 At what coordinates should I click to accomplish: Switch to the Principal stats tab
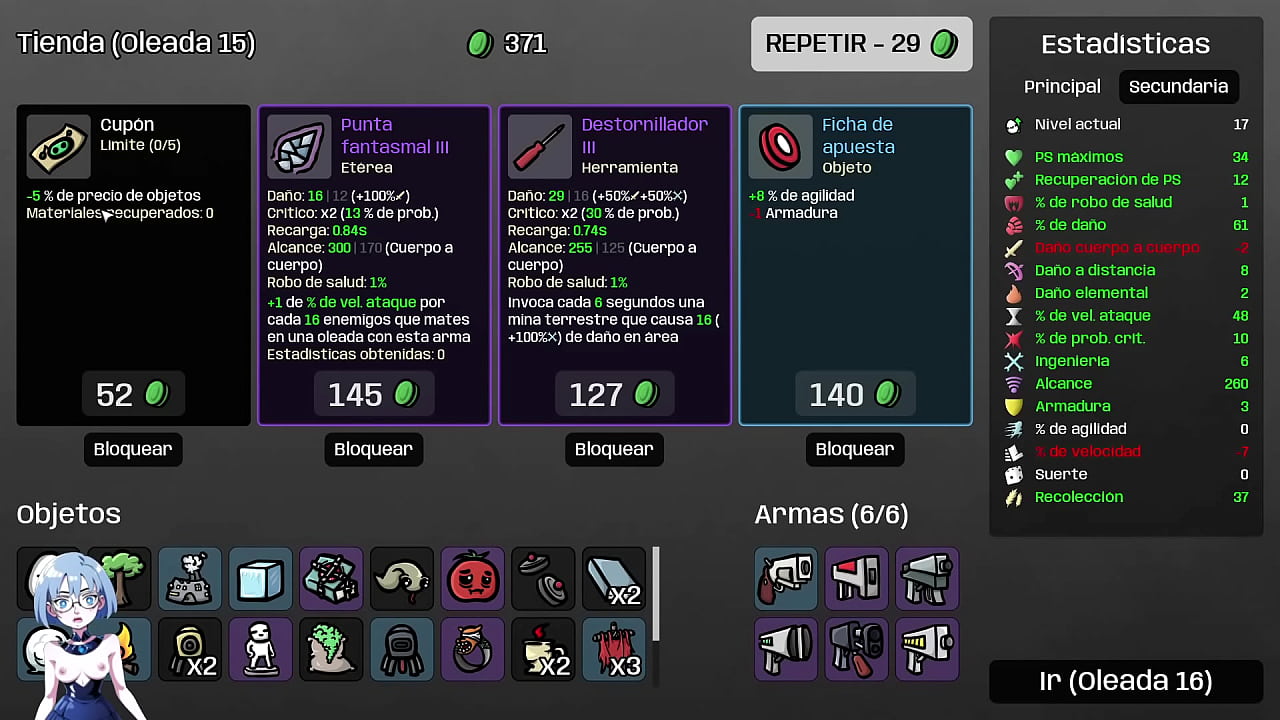click(x=1062, y=87)
